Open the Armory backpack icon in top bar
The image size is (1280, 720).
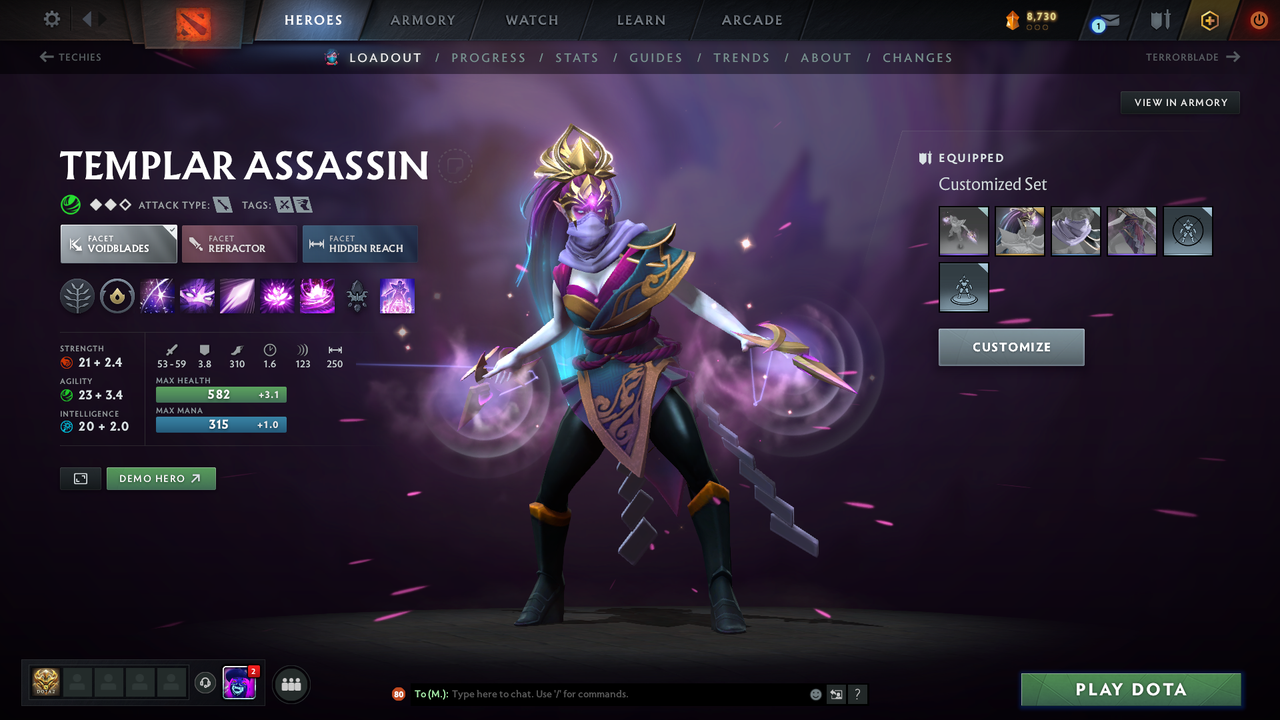(422, 20)
